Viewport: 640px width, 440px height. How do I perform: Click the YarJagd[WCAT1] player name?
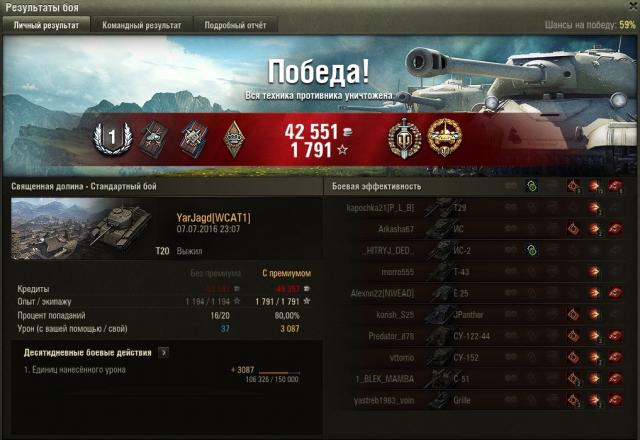click(x=213, y=217)
